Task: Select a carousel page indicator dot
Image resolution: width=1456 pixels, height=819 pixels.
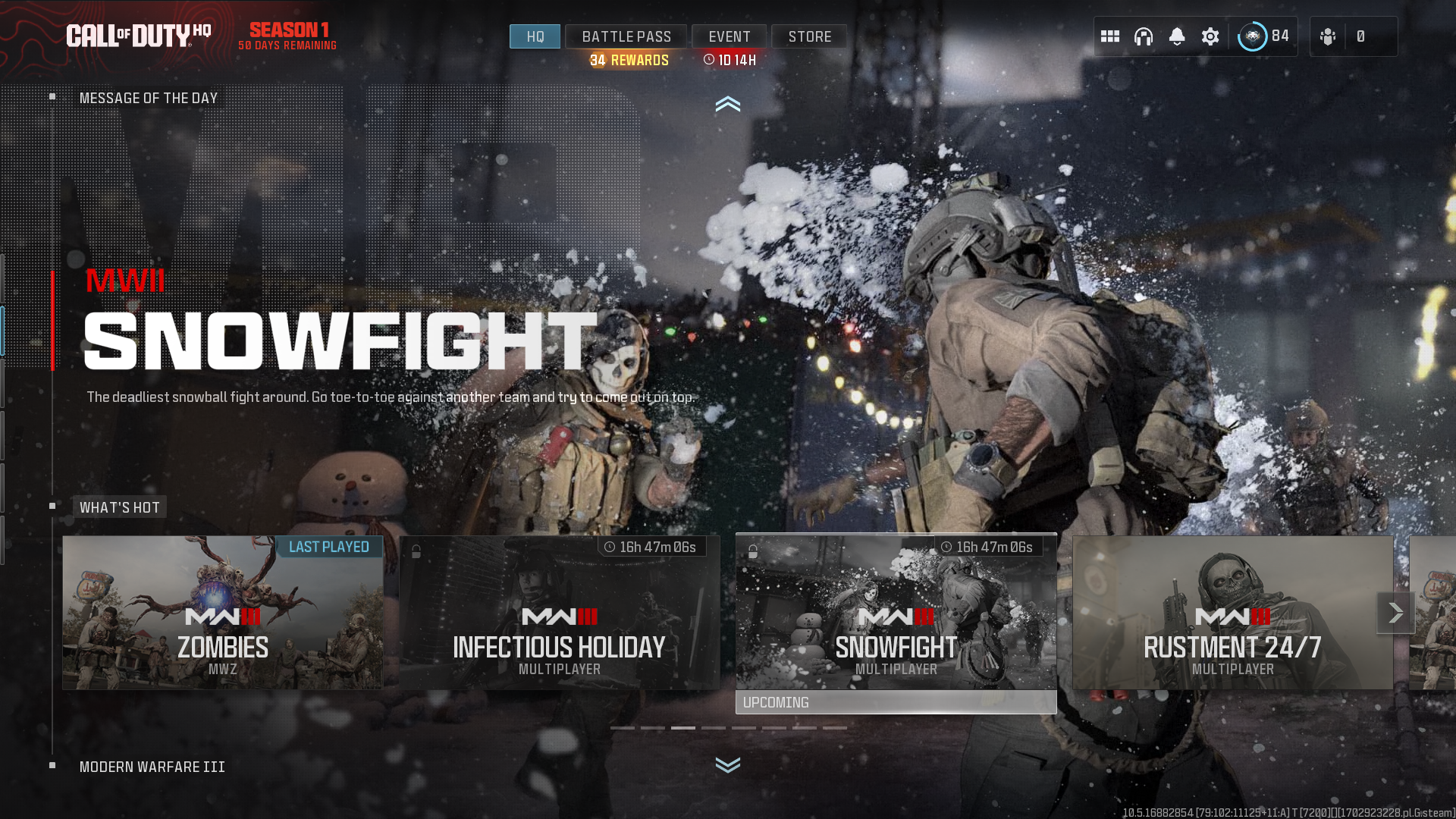Action: (682, 726)
